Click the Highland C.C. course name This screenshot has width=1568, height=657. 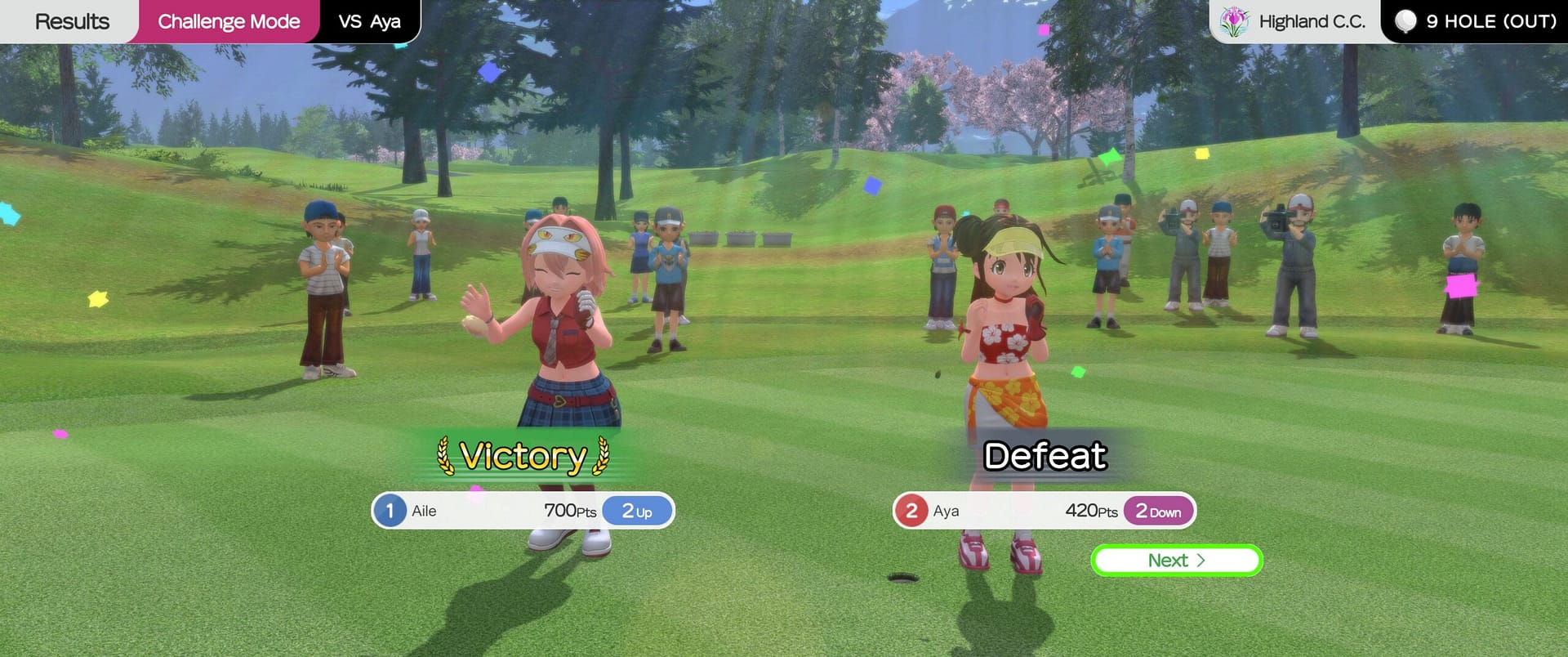tap(1312, 21)
